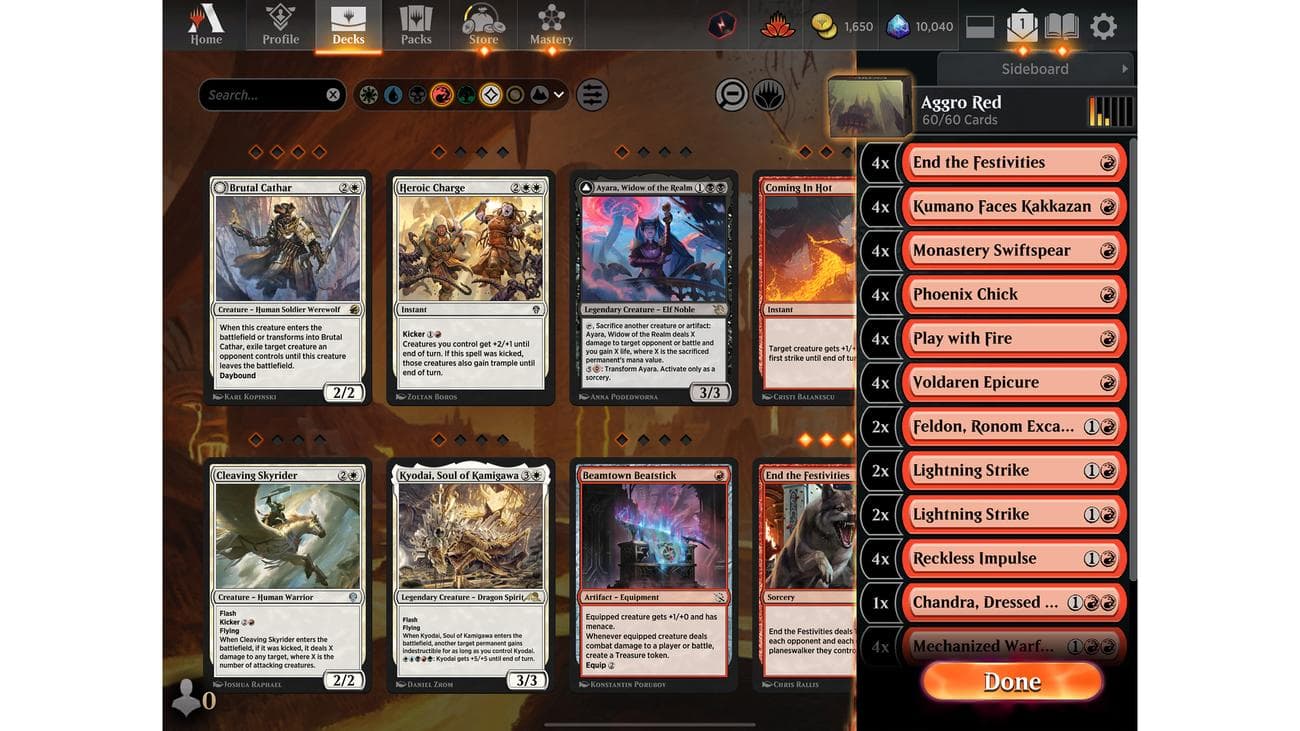This screenshot has width=1300, height=731.
Task: Open the settings gear menu
Action: [1103, 26]
